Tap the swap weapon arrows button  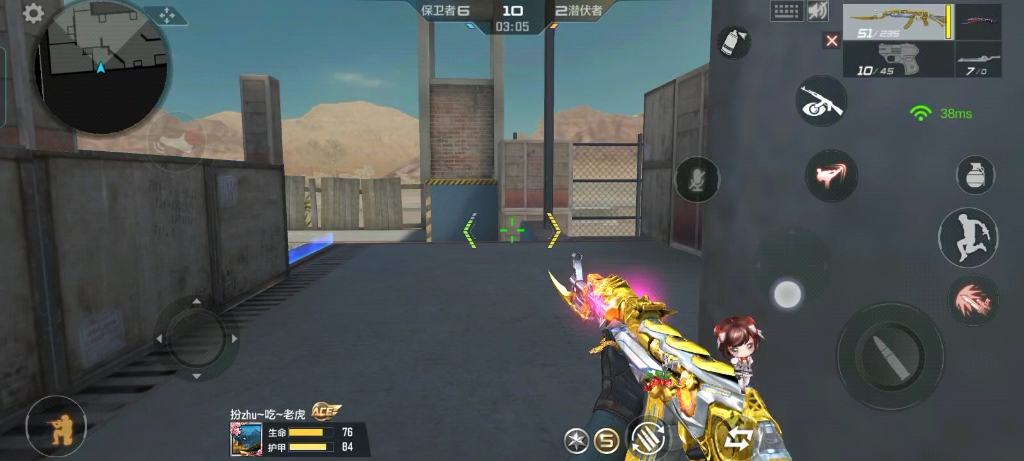coord(740,438)
